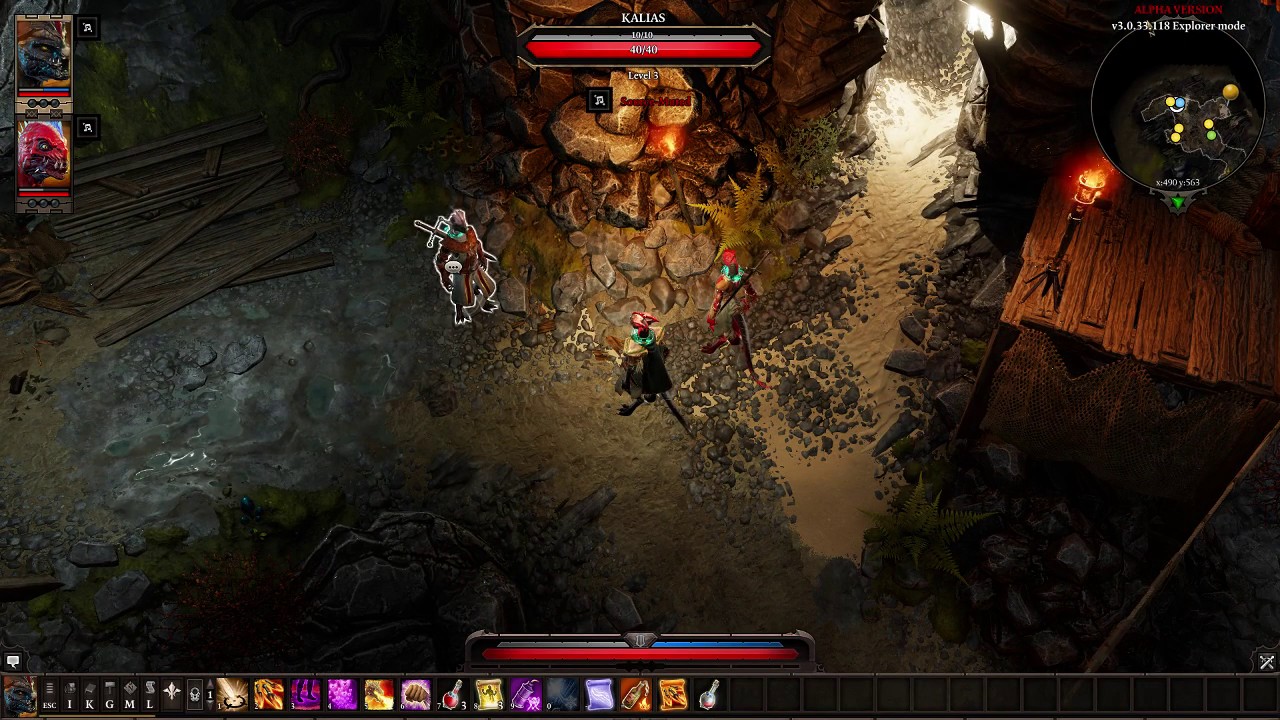Image resolution: width=1280 pixels, height=720 pixels.
Task: Activate the purple boots skill
Action: (306, 694)
